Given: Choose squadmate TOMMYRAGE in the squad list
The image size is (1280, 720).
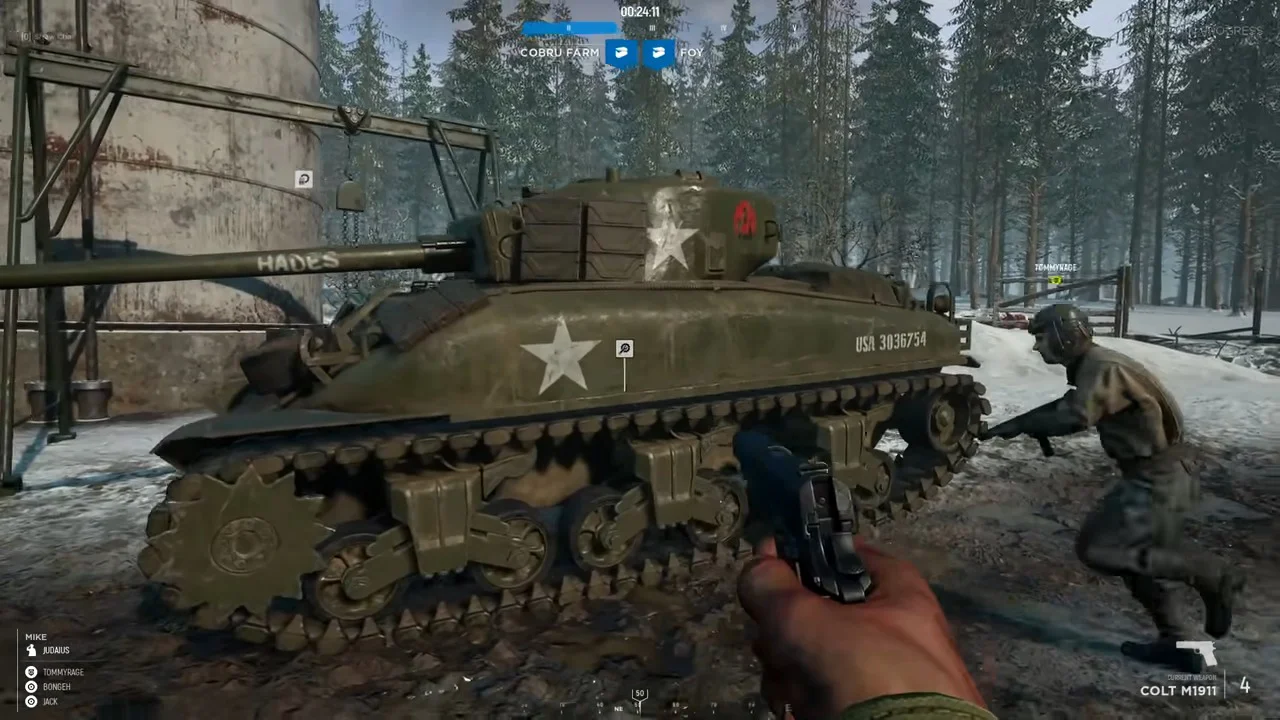Looking at the screenshot, I should click(62, 672).
